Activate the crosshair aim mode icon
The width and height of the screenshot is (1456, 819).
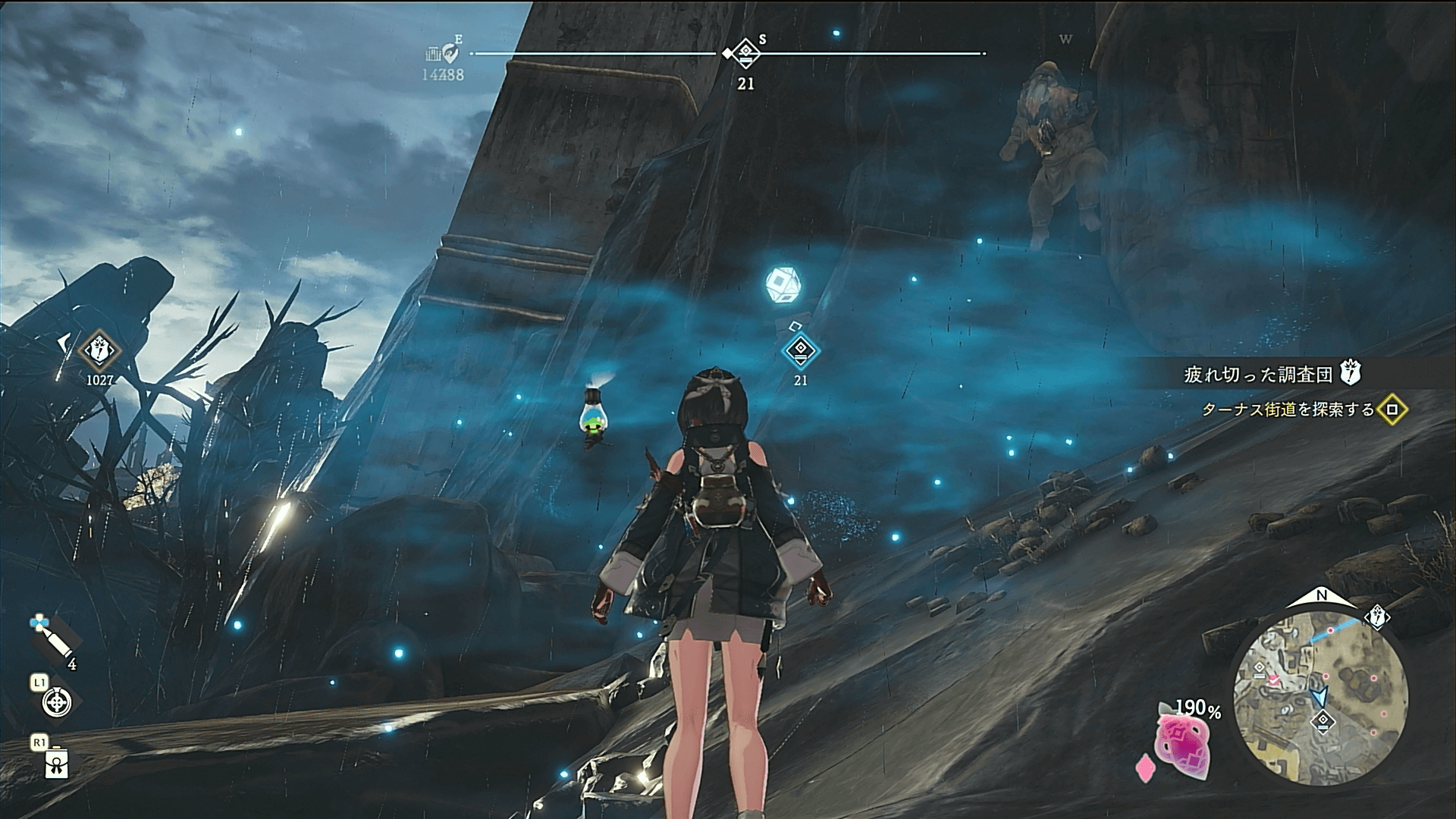[57, 701]
